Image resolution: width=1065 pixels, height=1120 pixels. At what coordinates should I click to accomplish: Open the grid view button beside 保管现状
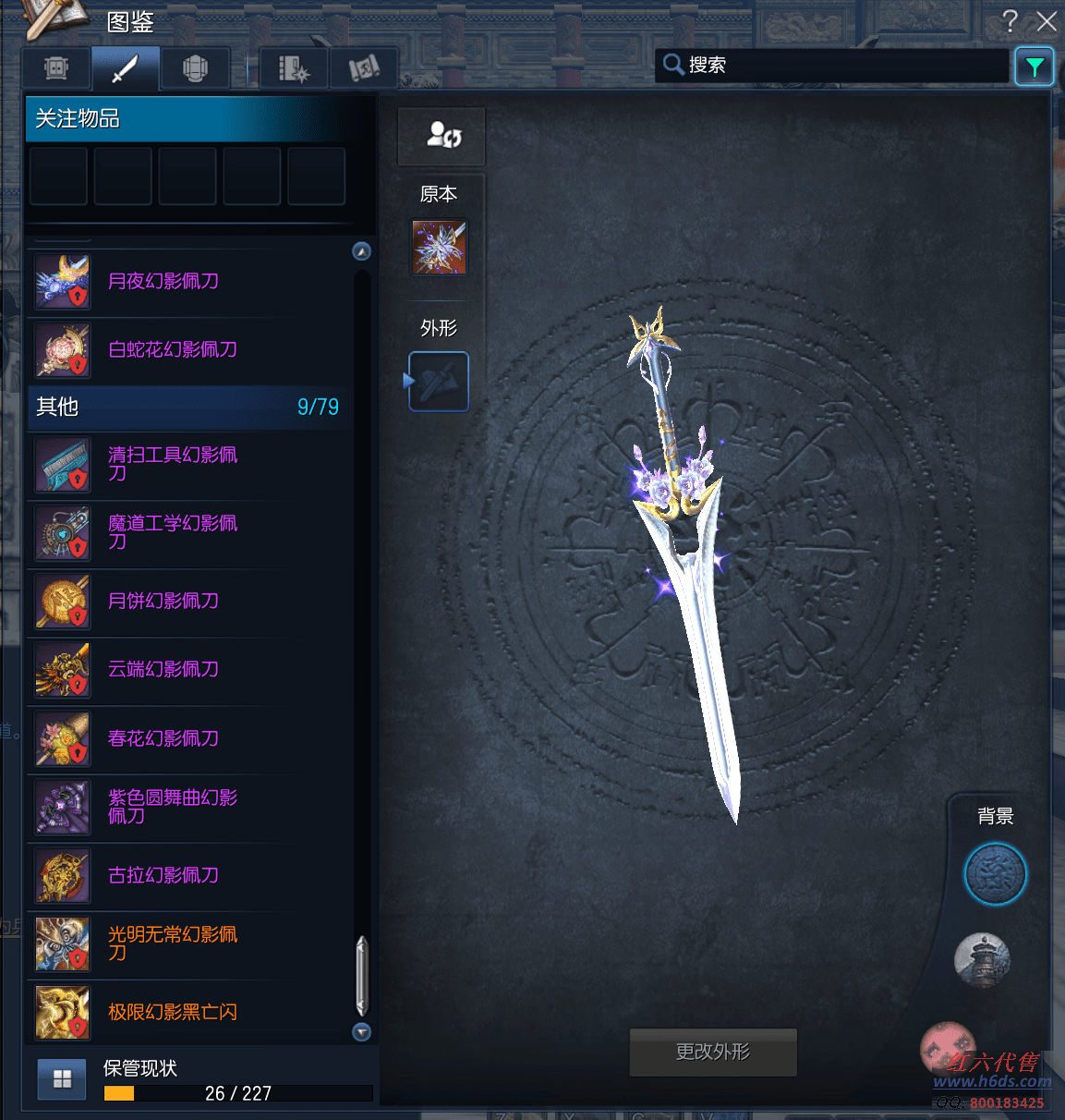[x=62, y=1078]
